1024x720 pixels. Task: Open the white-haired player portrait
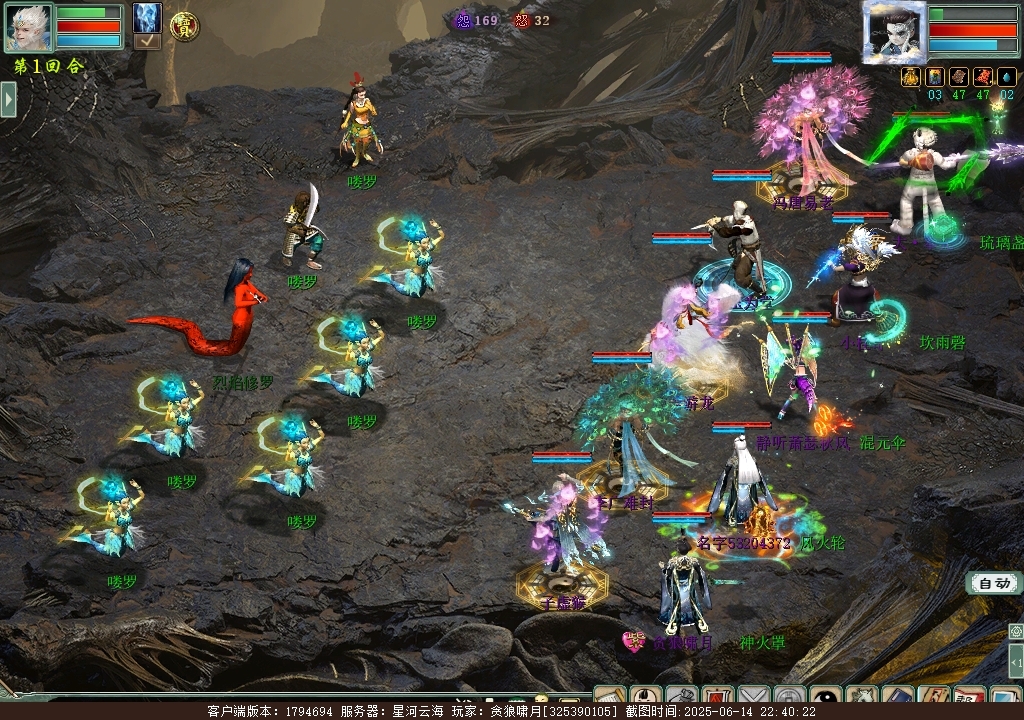coord(29,27)
